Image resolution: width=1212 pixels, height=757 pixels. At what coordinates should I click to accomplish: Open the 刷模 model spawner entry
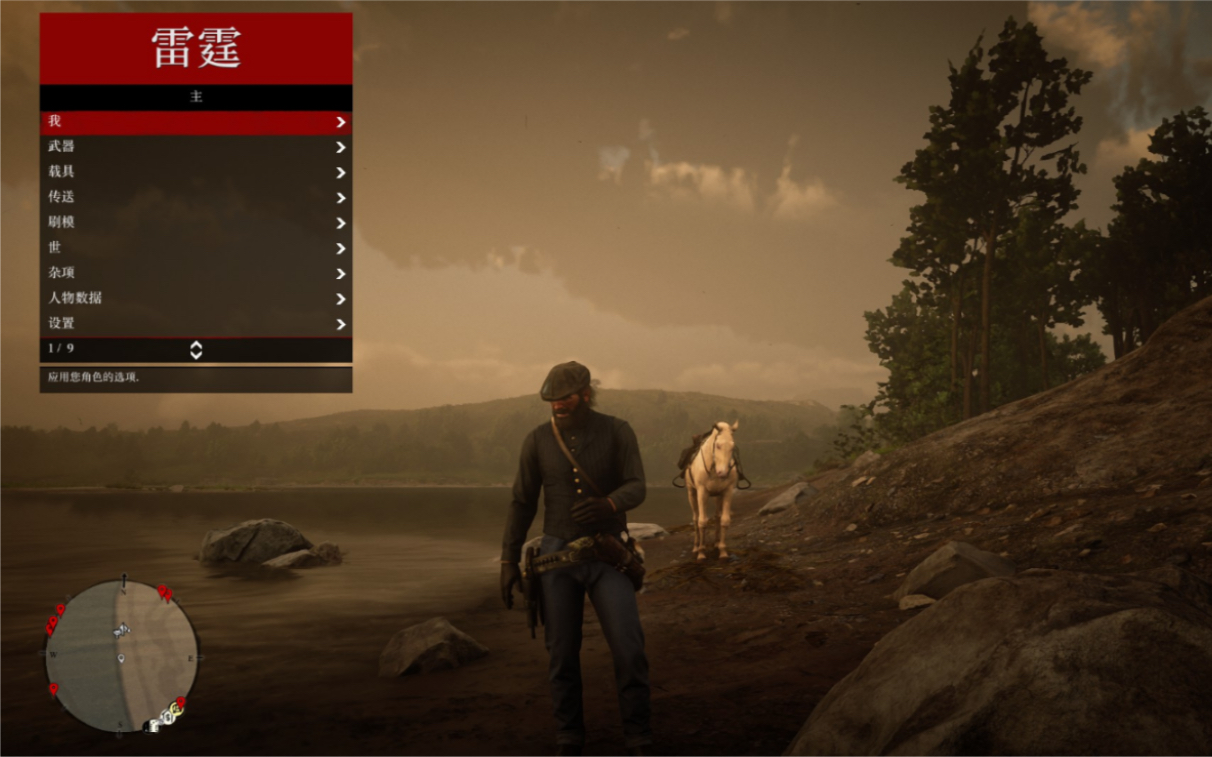[196, 223]
